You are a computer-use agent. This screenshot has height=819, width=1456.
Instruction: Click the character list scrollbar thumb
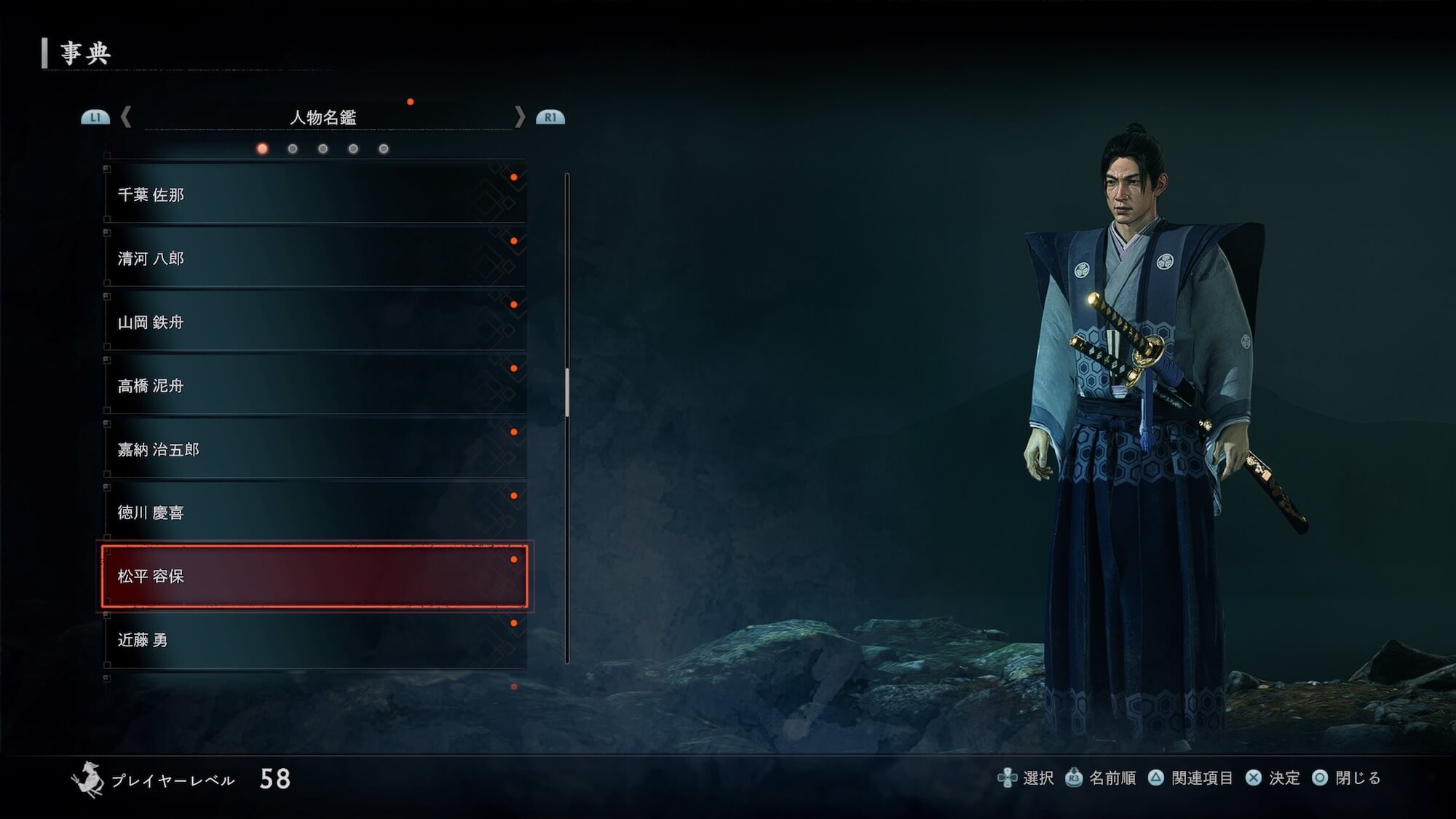[567, 393]
